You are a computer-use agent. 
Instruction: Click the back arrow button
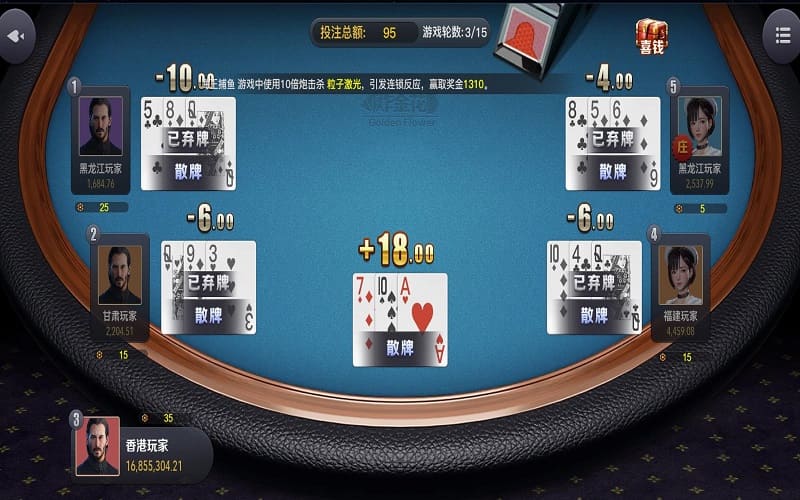[x=16, y=36]
